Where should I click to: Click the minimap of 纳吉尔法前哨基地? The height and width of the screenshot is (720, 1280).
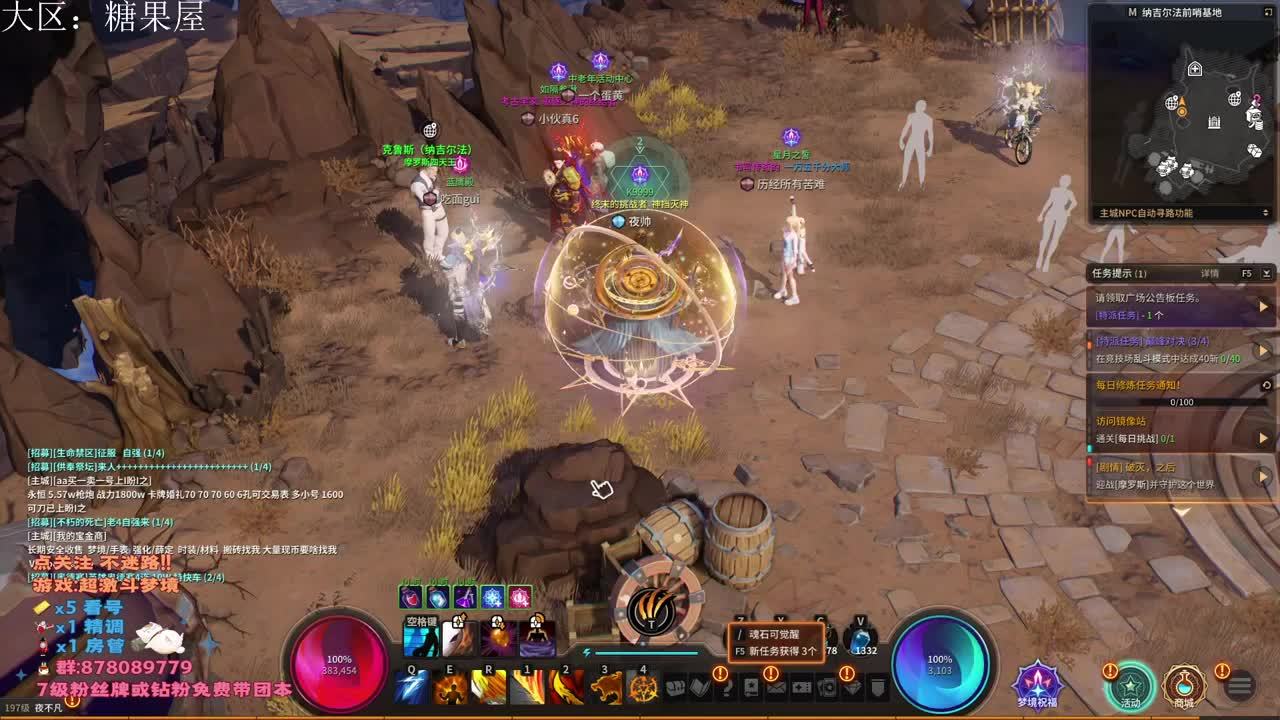[x=1180, y=115]
